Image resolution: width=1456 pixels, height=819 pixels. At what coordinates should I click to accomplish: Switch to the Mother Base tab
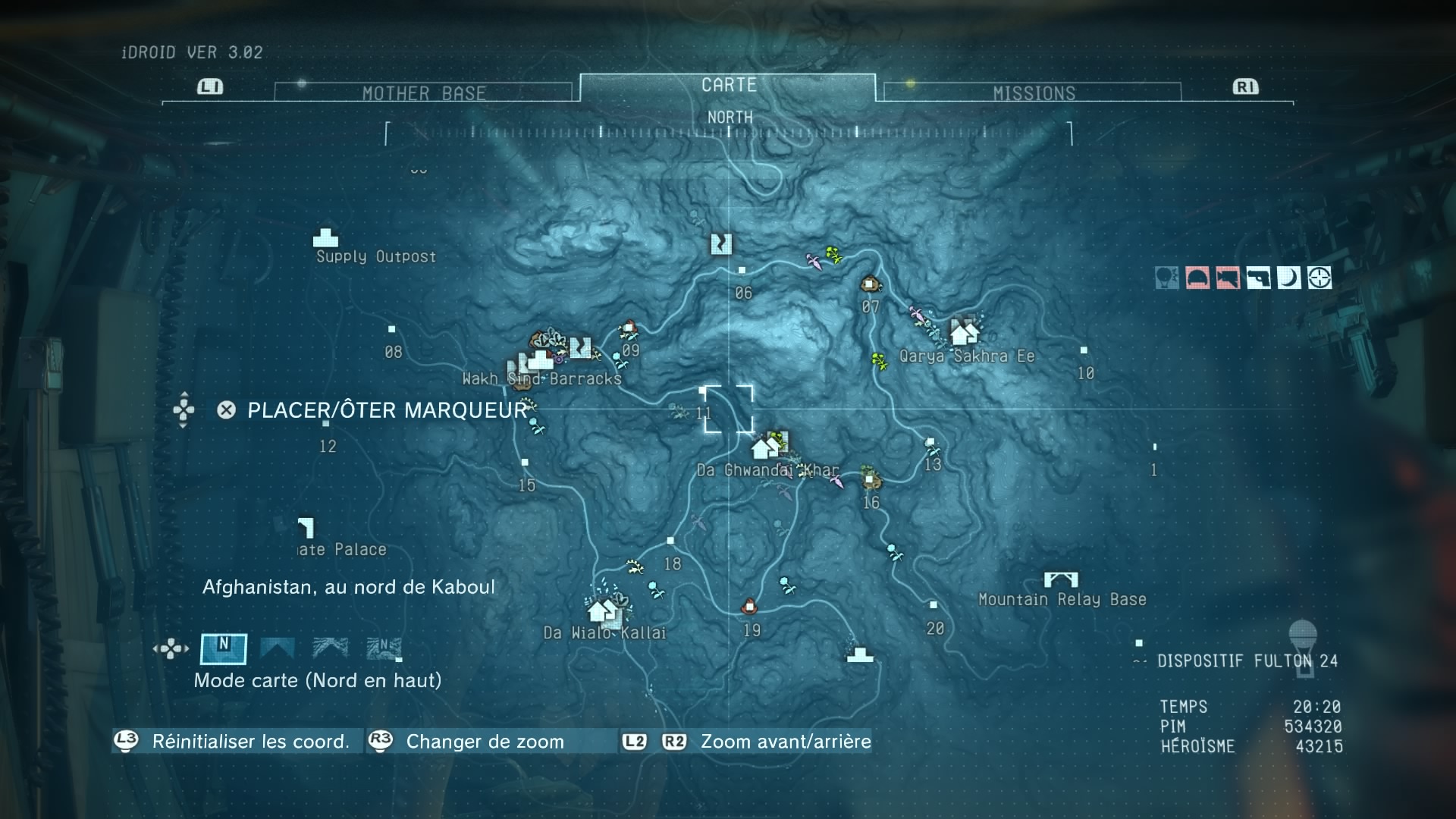click(423, 93)
